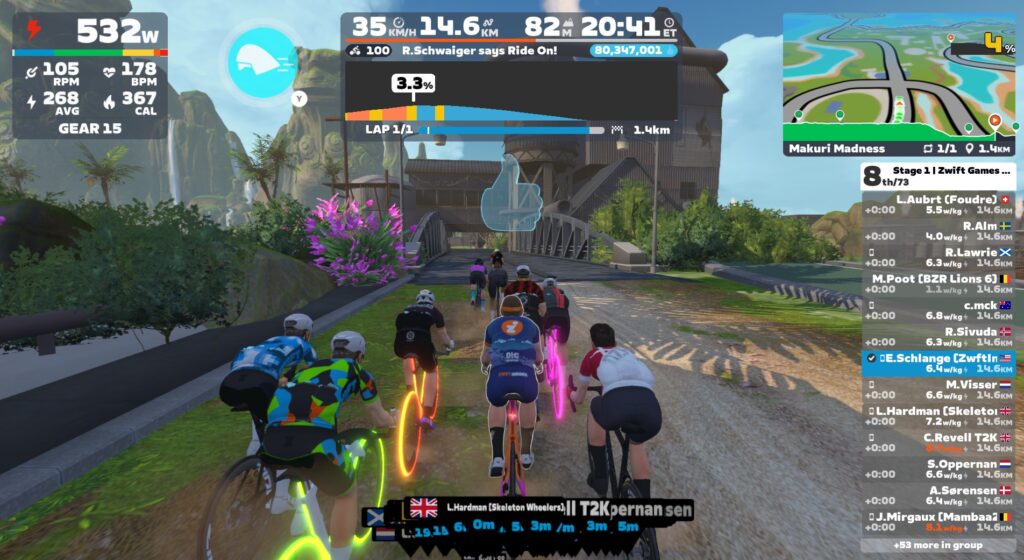Click C.Revell T2K rider row
The height and width of the screenshot is (560, 1024).
[x=937, y=441]
